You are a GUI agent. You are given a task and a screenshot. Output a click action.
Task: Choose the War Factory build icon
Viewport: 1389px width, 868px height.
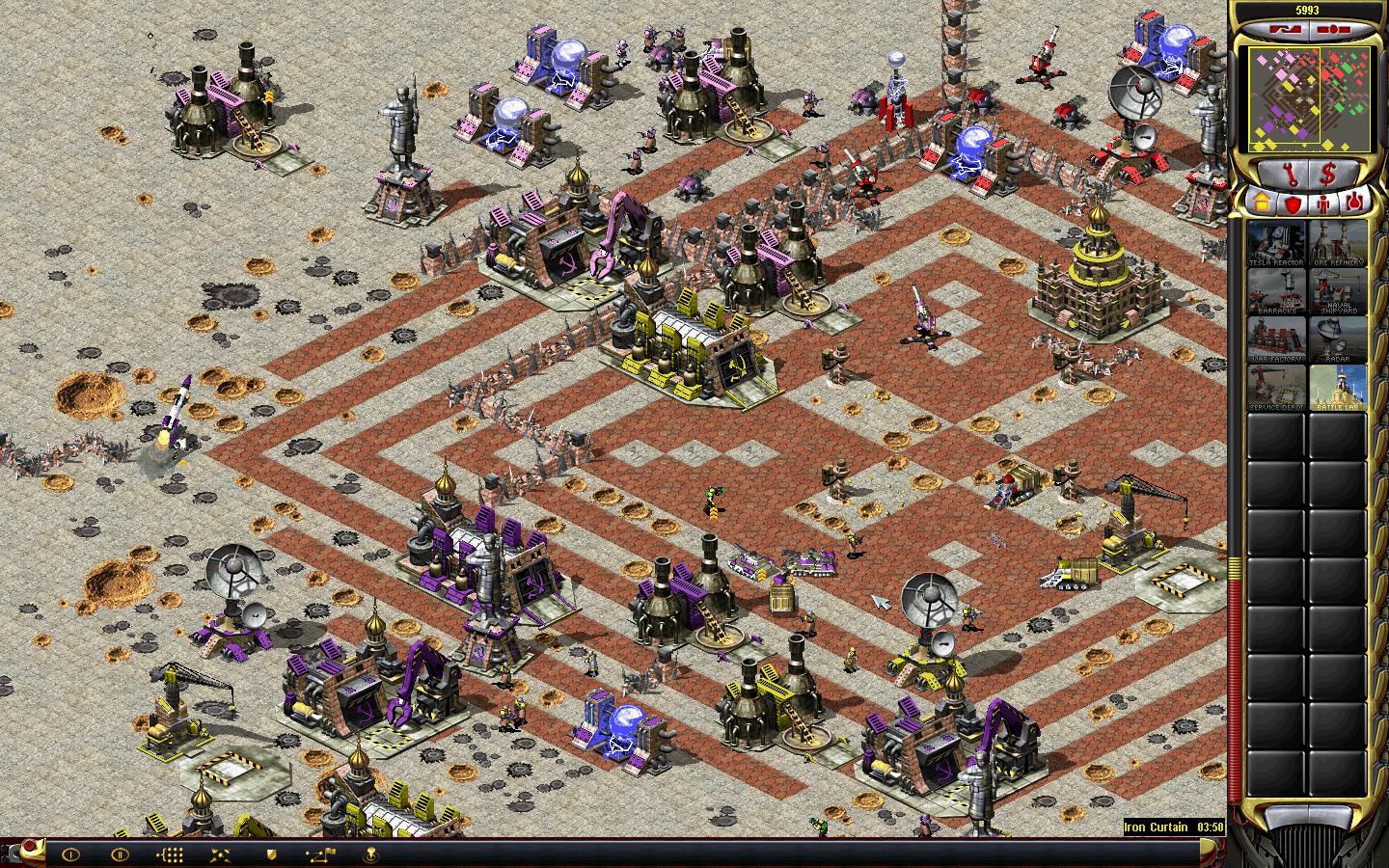tap(1276, 340)
